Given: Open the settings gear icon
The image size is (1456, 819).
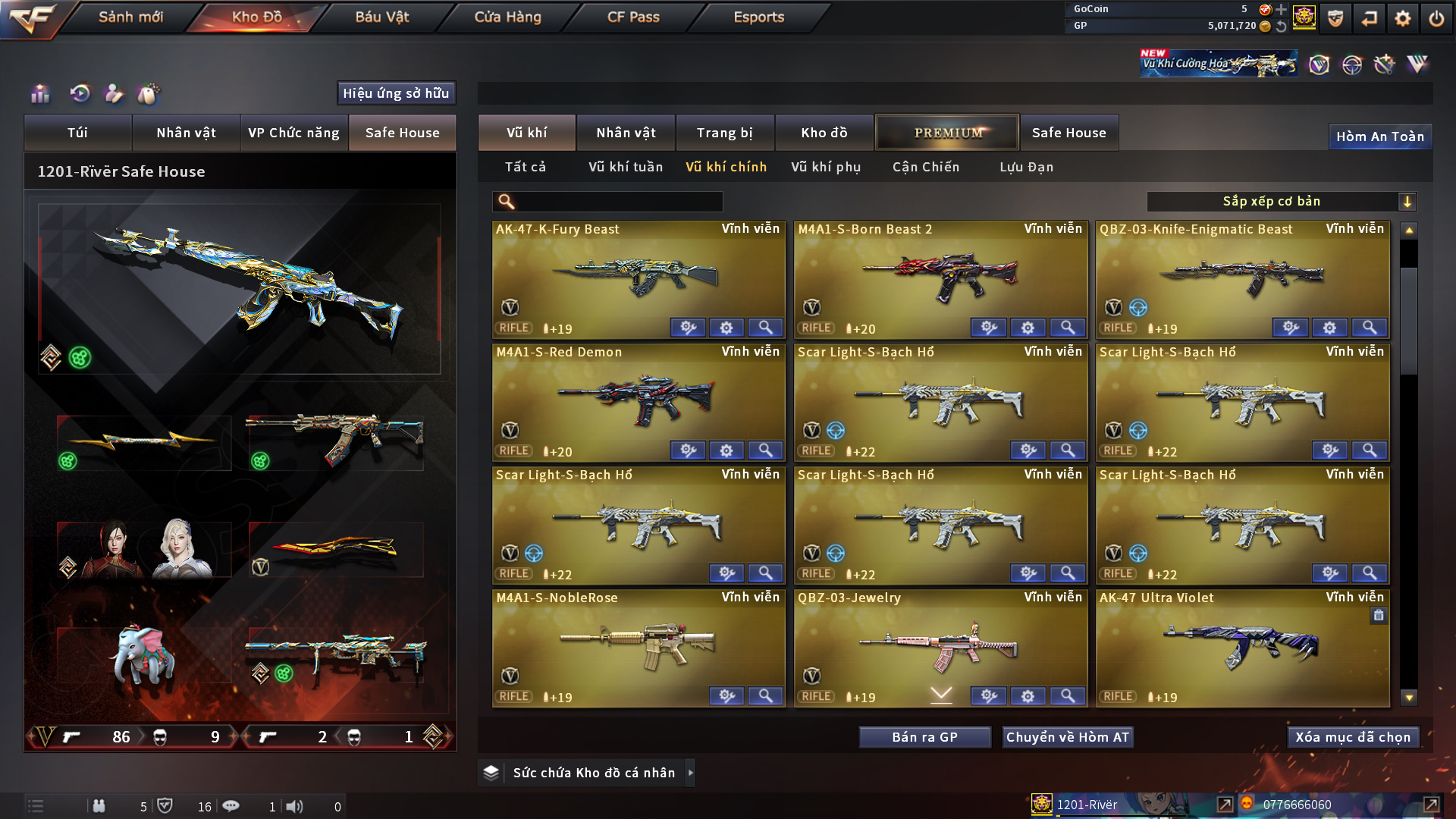Looking at the screenshot, I should click(x=1402, y=18).
